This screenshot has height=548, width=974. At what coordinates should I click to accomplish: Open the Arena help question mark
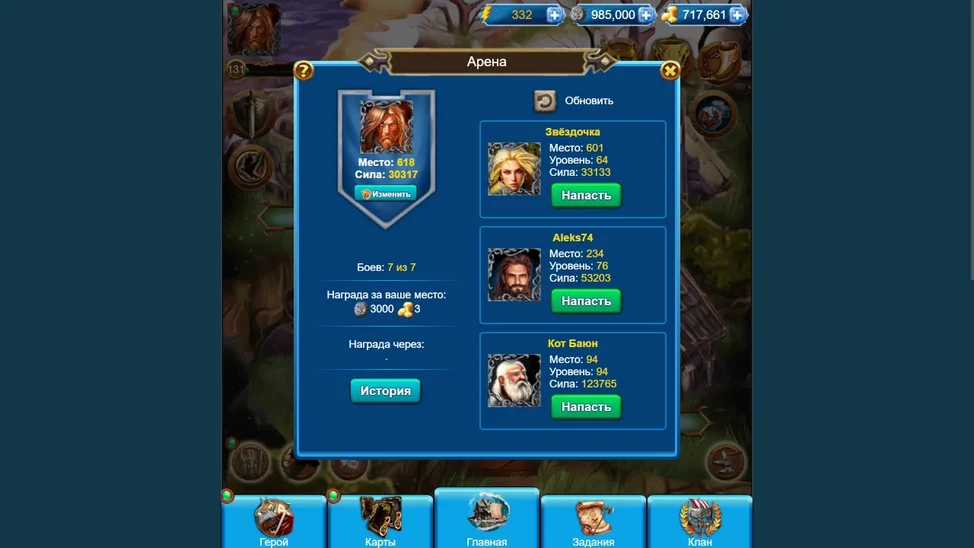(x=304, y=70)
